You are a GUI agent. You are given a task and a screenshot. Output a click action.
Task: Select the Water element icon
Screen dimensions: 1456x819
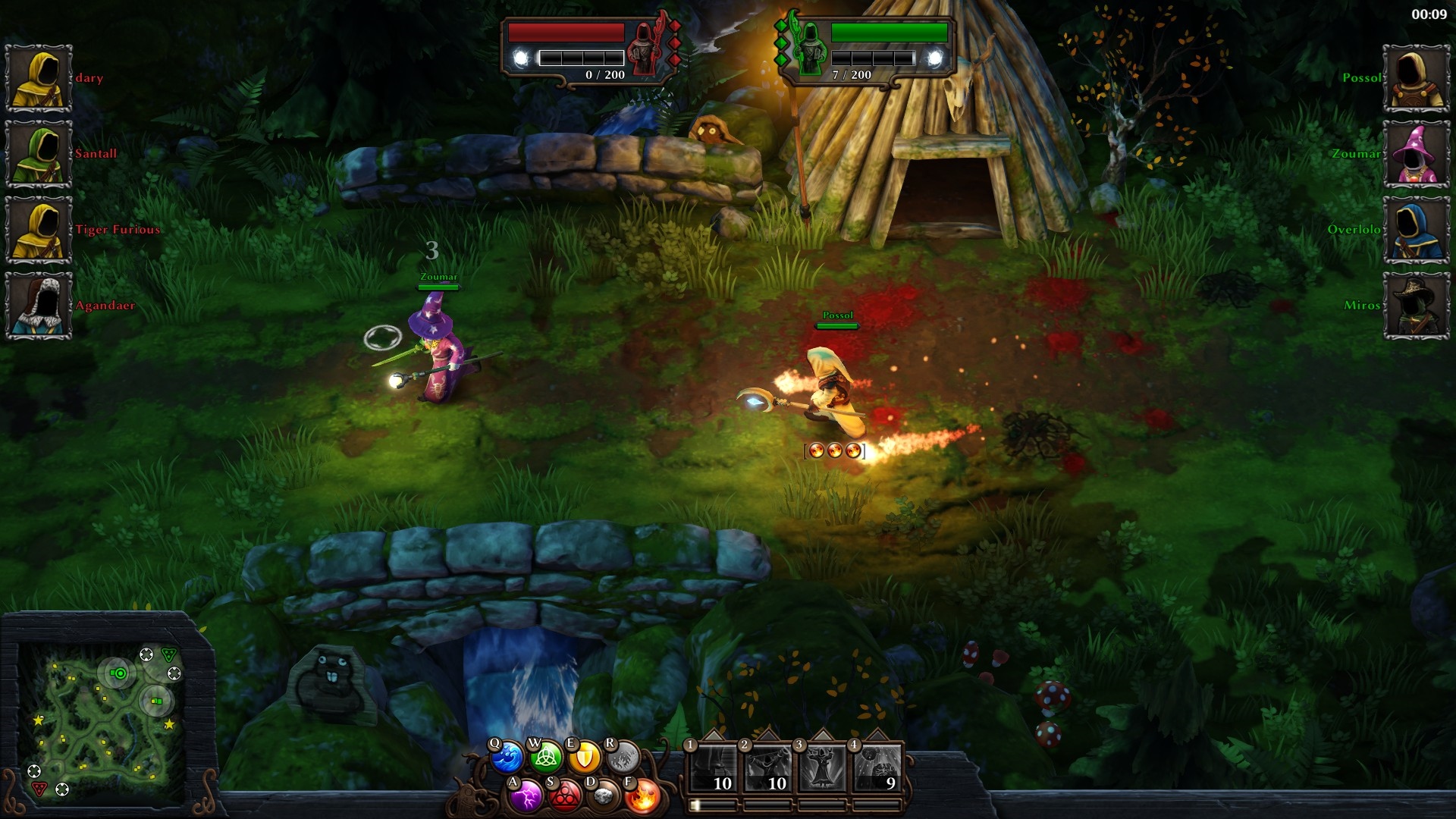point(507,755)
